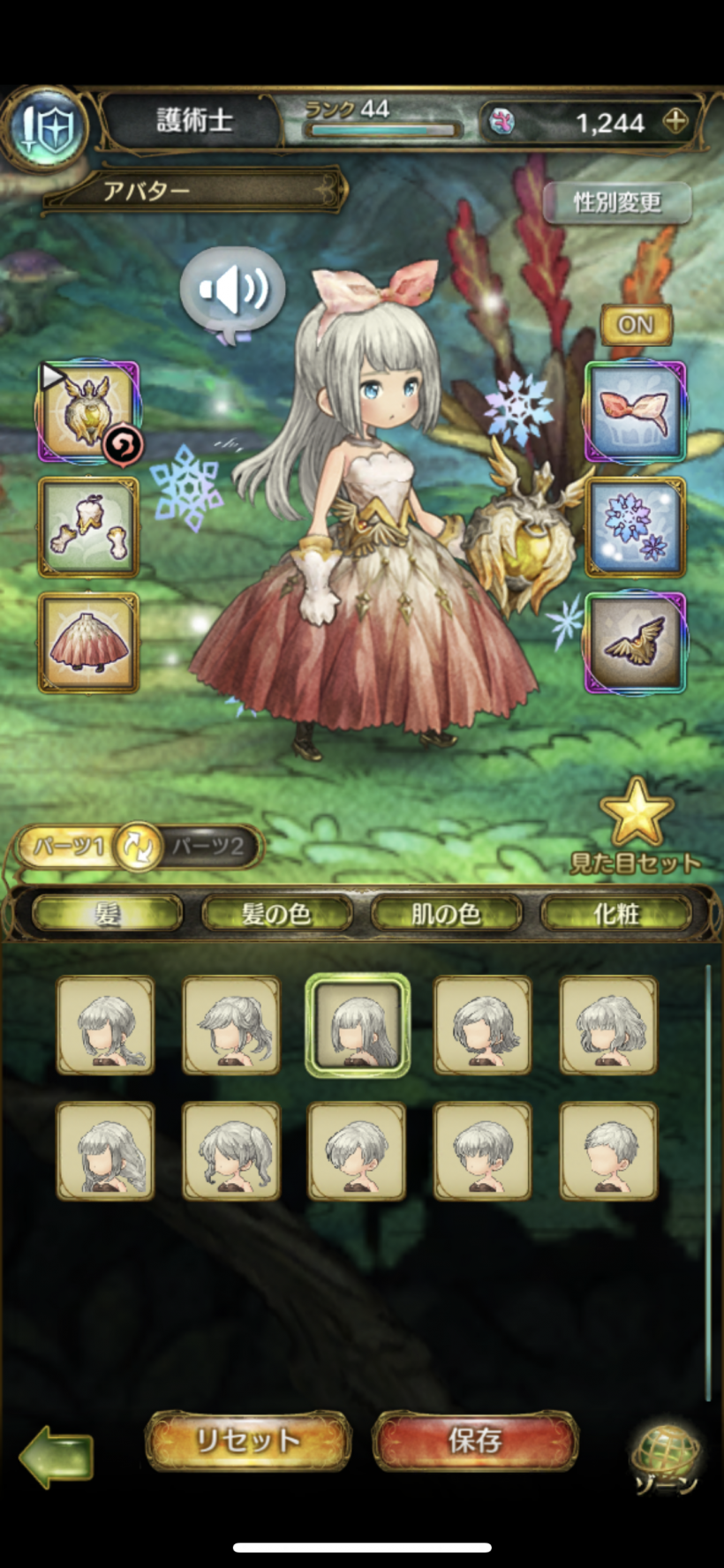Go back with the green arrow
This screenshot has height=1568, width=724.
click(56, 1454)
